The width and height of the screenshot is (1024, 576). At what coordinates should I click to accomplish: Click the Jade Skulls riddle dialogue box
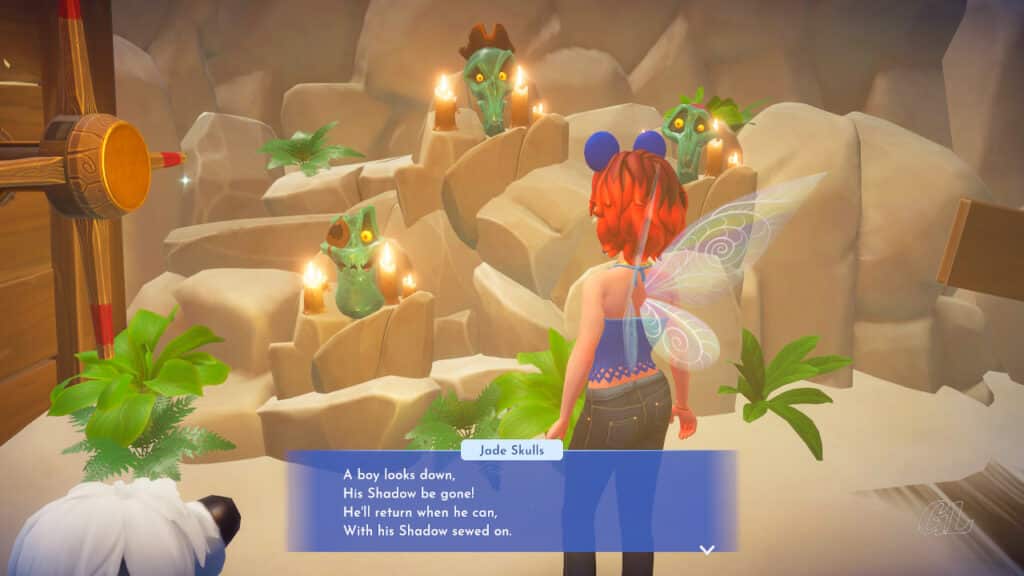pyautogui.click(x=511, y=502)
